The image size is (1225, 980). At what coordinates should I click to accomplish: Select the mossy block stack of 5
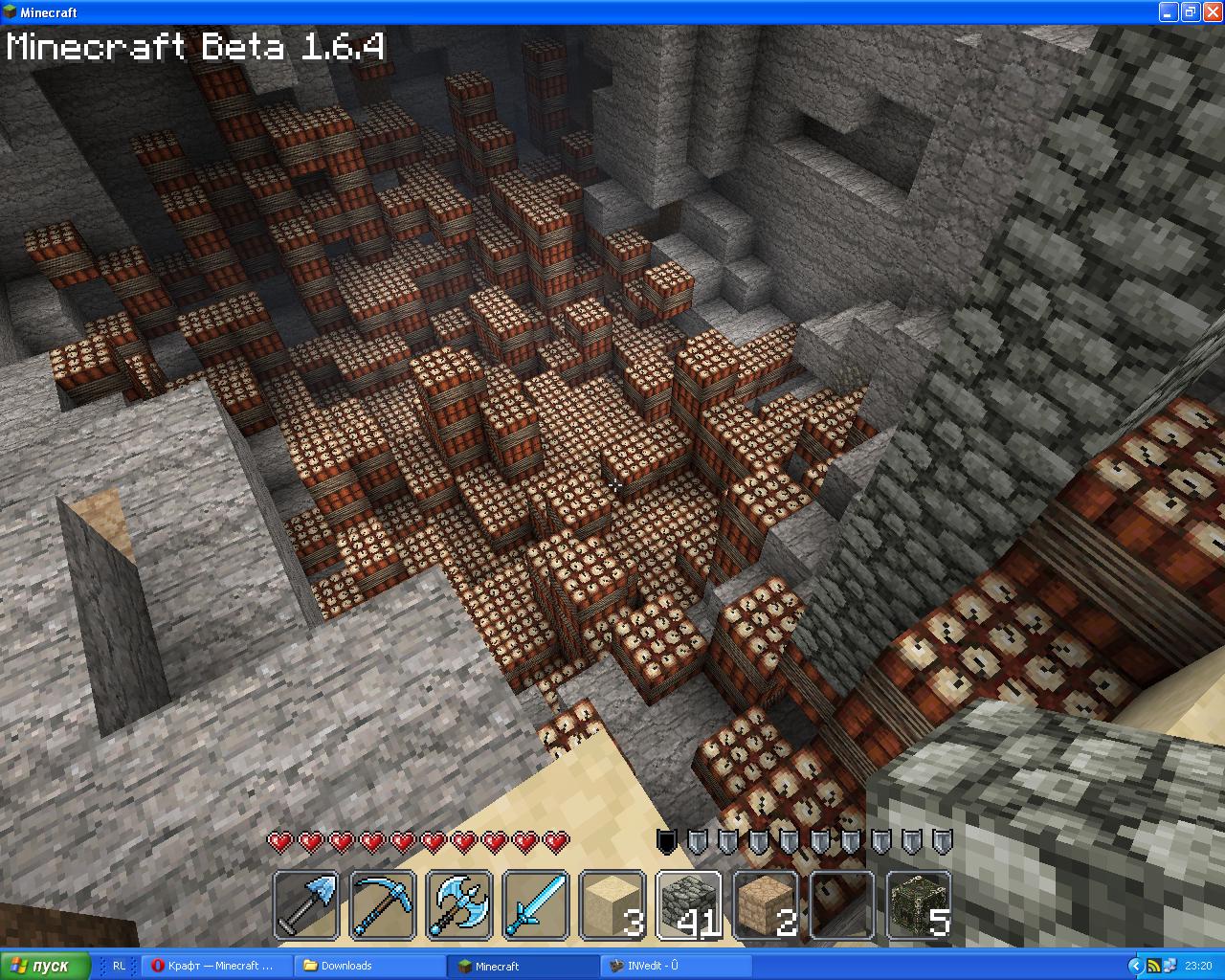click(919, 904)
